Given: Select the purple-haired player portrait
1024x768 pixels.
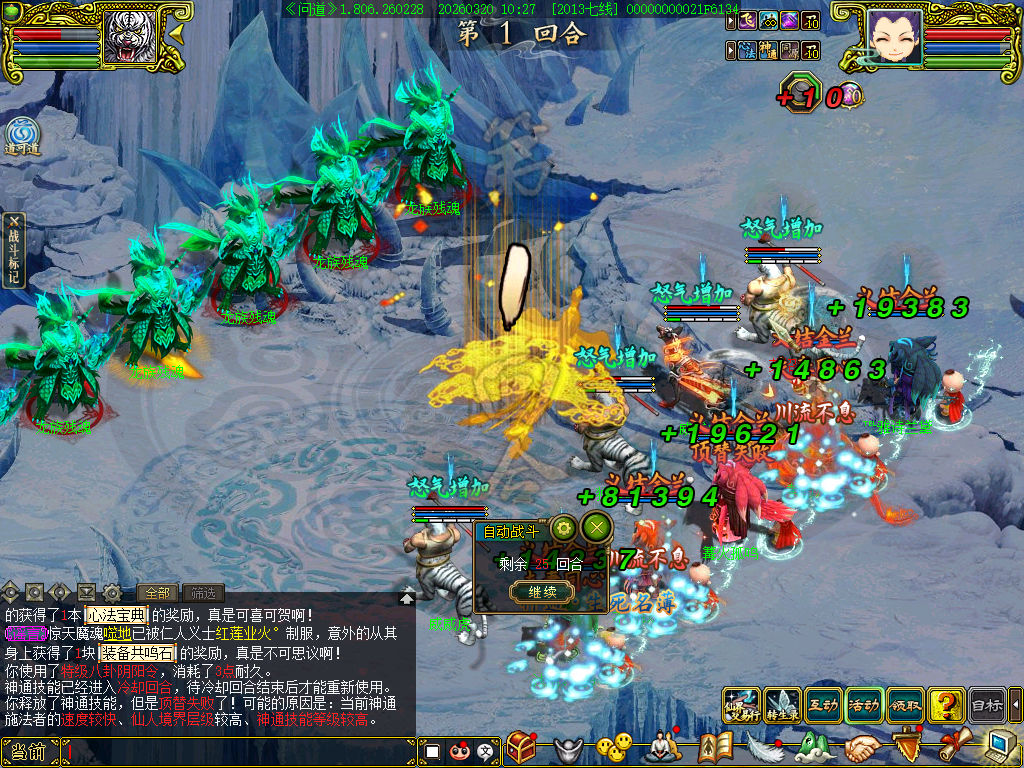Looking at the screenshot, I should pos(893,37).
